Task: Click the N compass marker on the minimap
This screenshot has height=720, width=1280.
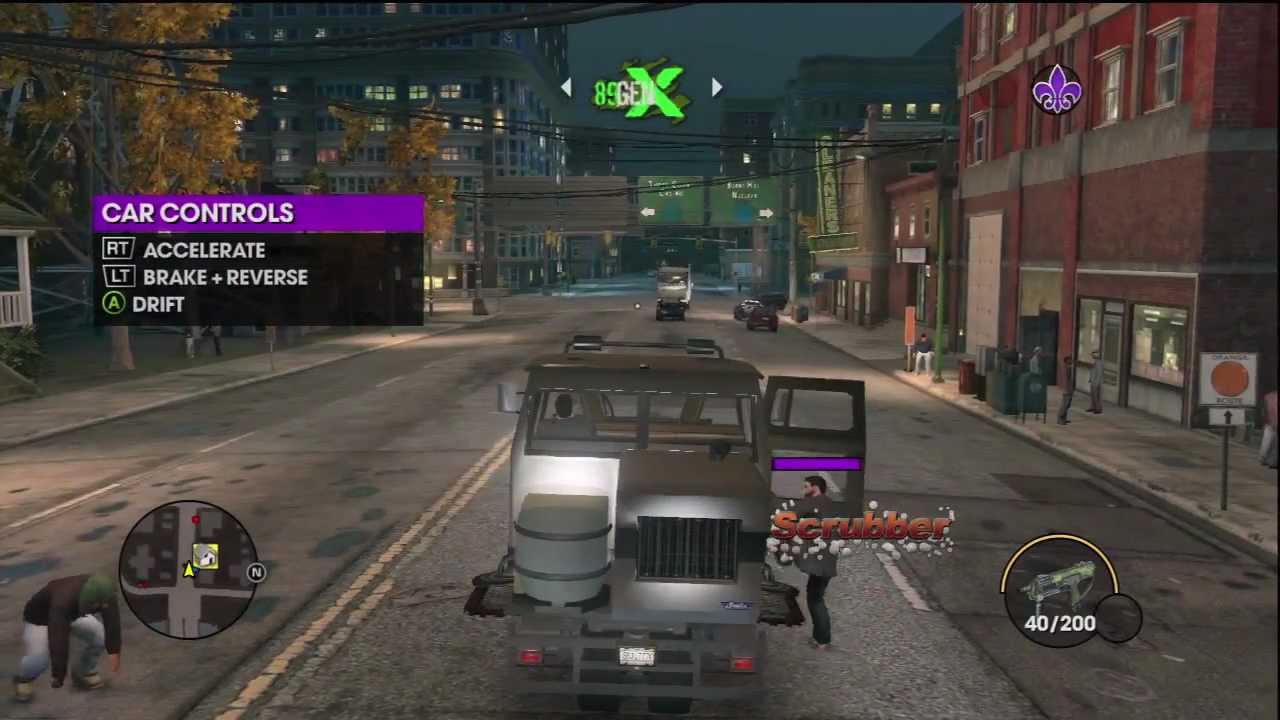Action: coord(256,572)
